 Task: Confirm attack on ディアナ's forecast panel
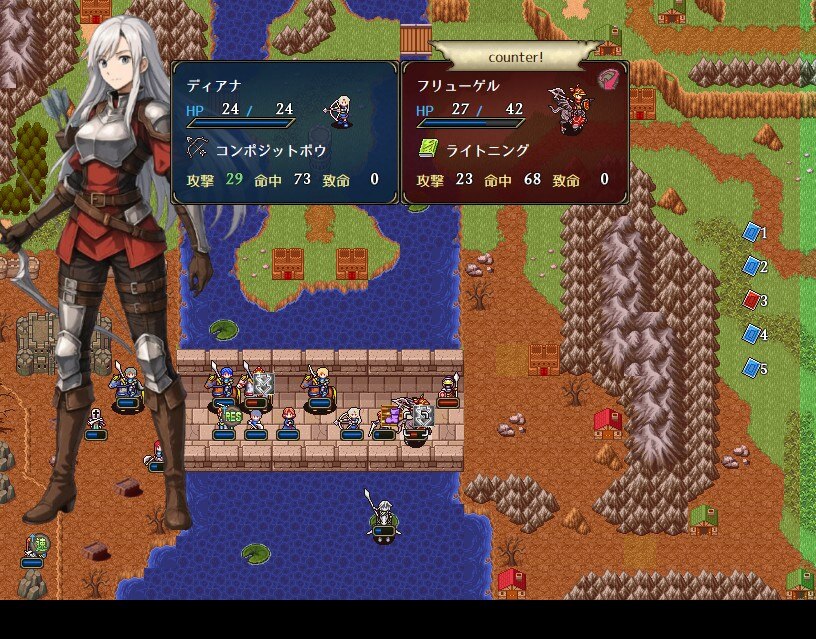[285, 132]
